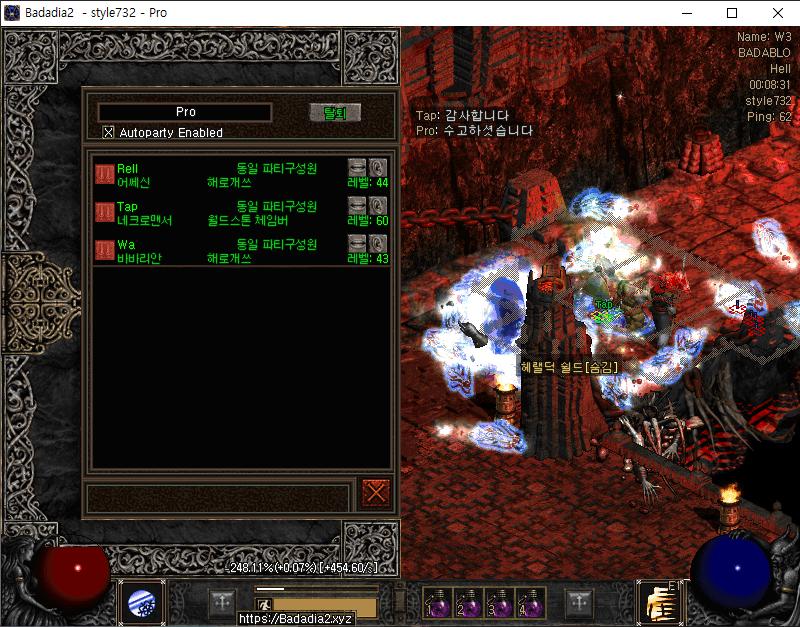Squelch player Wa using the ear icon
Viewport: 800px width, 627px height.
[378, 244]
